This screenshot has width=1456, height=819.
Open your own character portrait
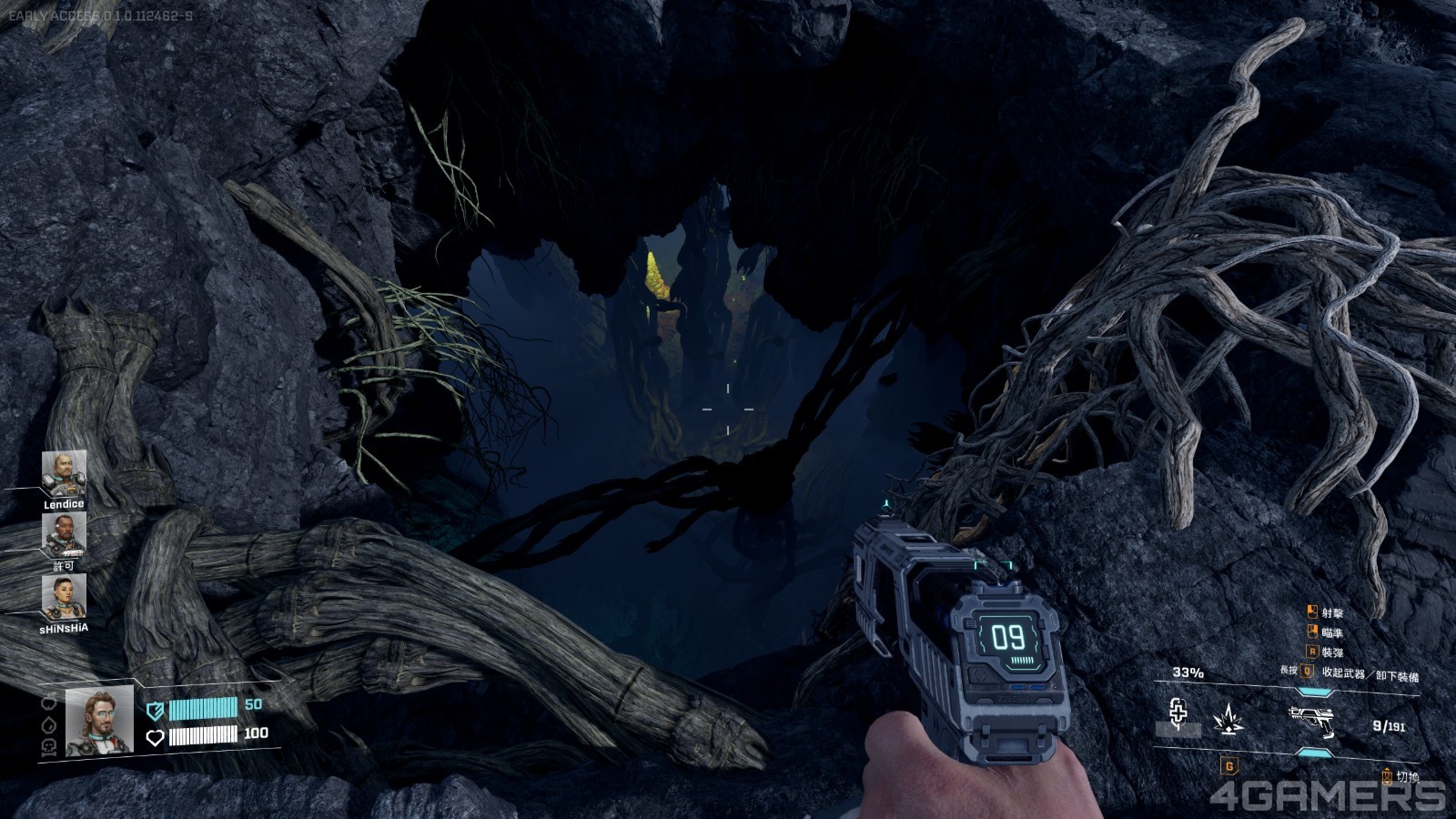coord(99,721)
